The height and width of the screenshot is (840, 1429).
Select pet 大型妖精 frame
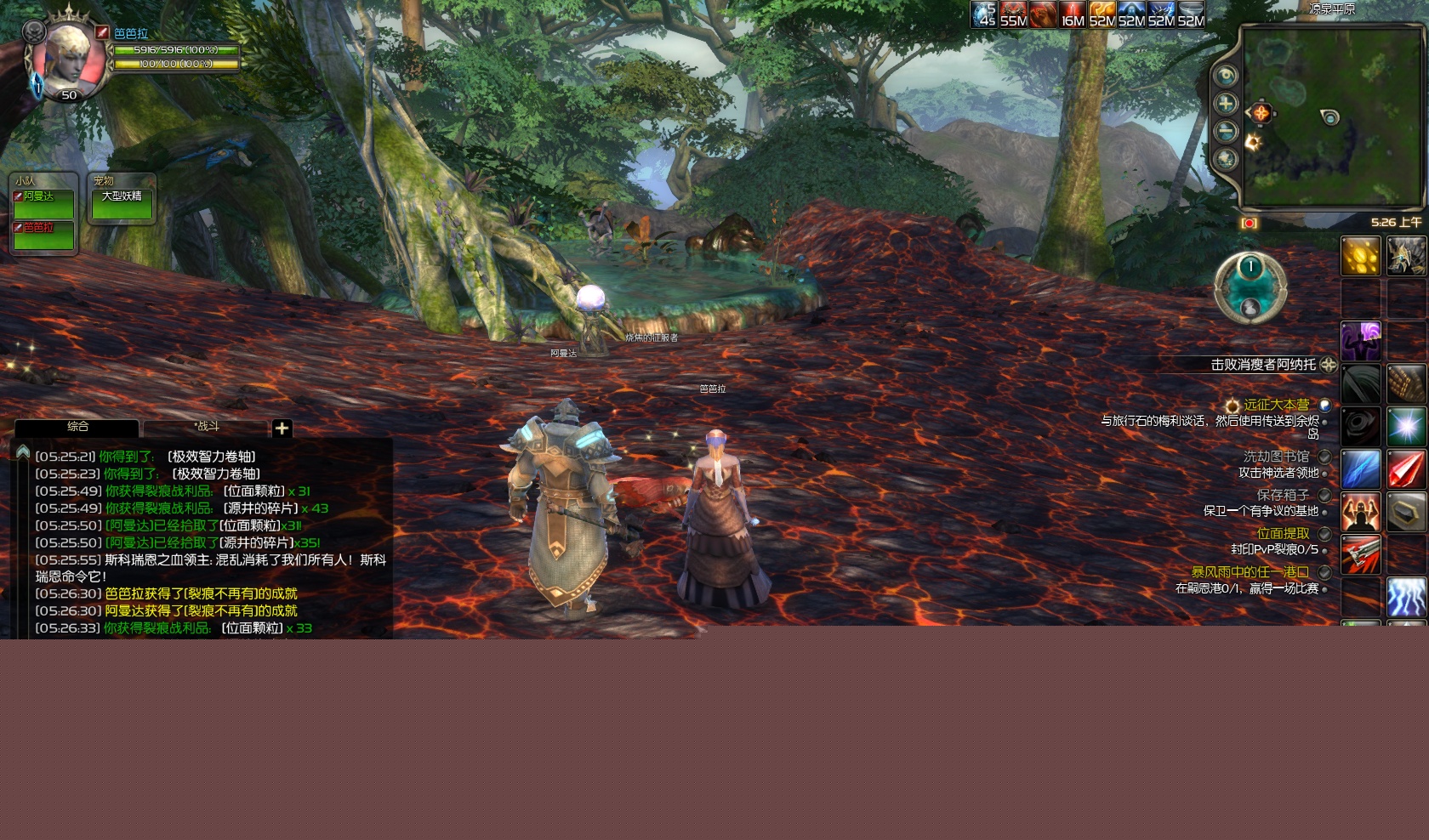click(122, 205)
